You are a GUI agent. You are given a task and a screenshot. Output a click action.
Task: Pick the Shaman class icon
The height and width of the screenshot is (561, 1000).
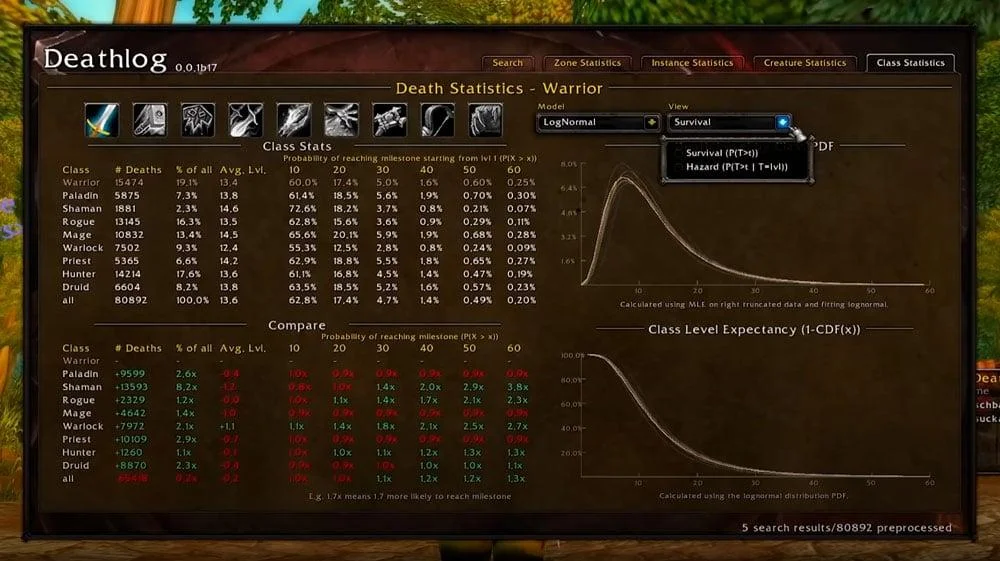coord(197,120)
